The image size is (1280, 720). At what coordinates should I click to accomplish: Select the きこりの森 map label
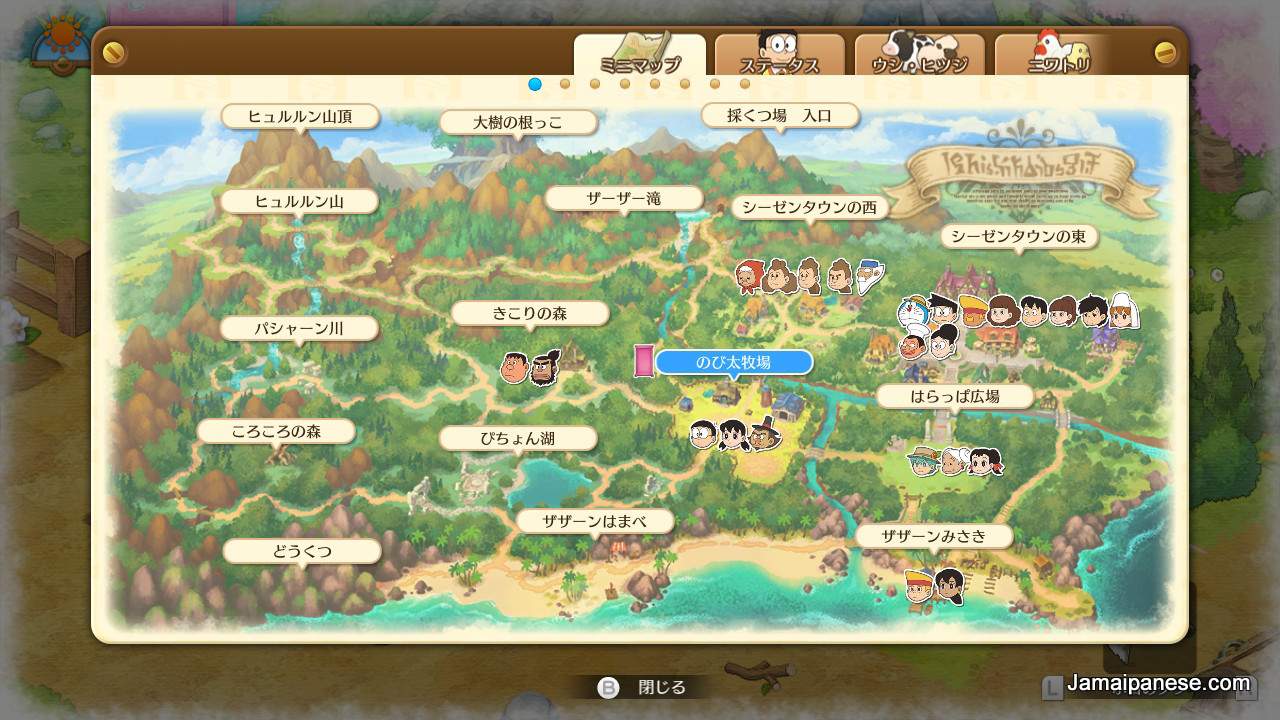(529, 313)
